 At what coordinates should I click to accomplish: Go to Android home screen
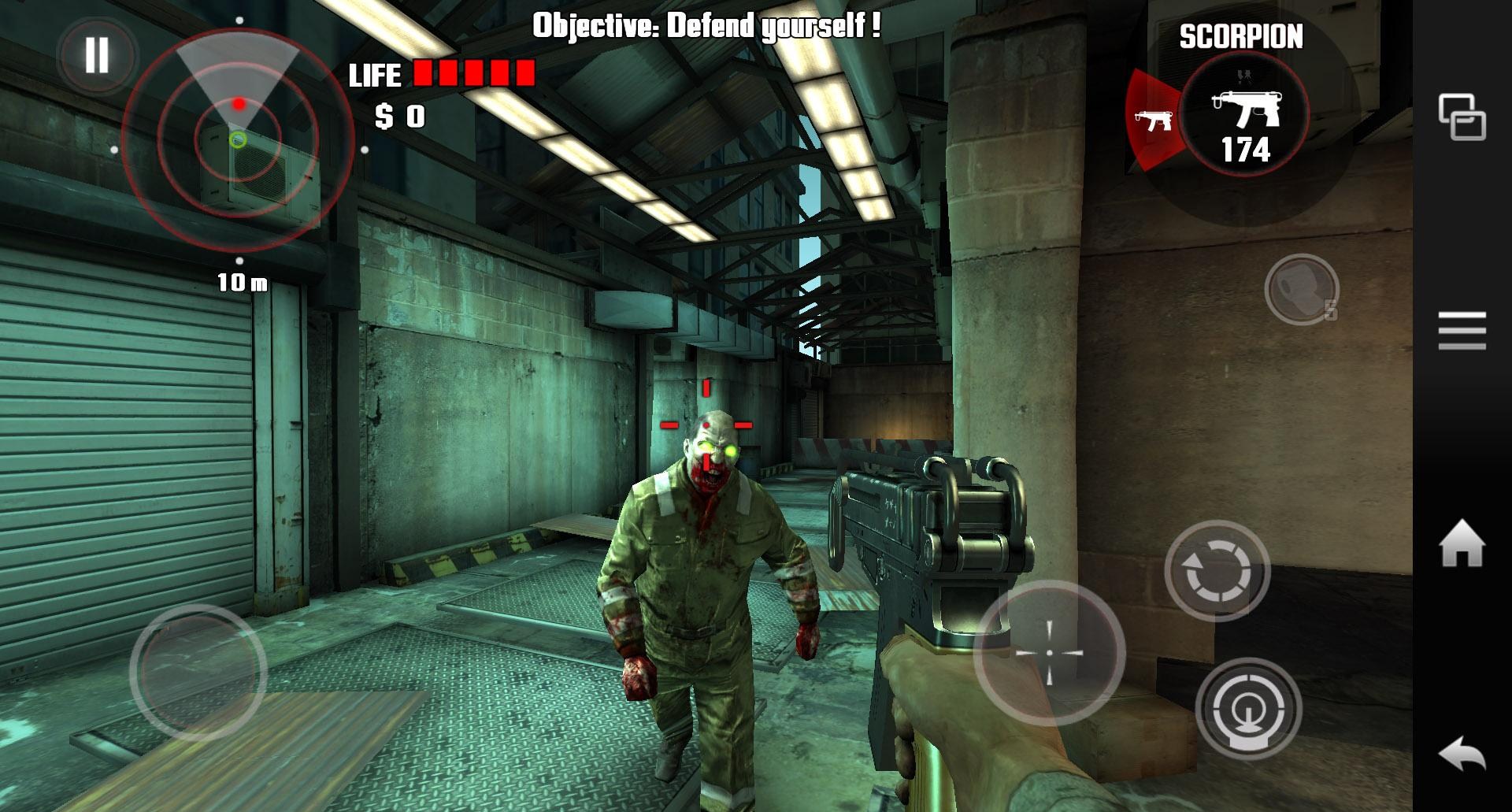point(1462,543)
